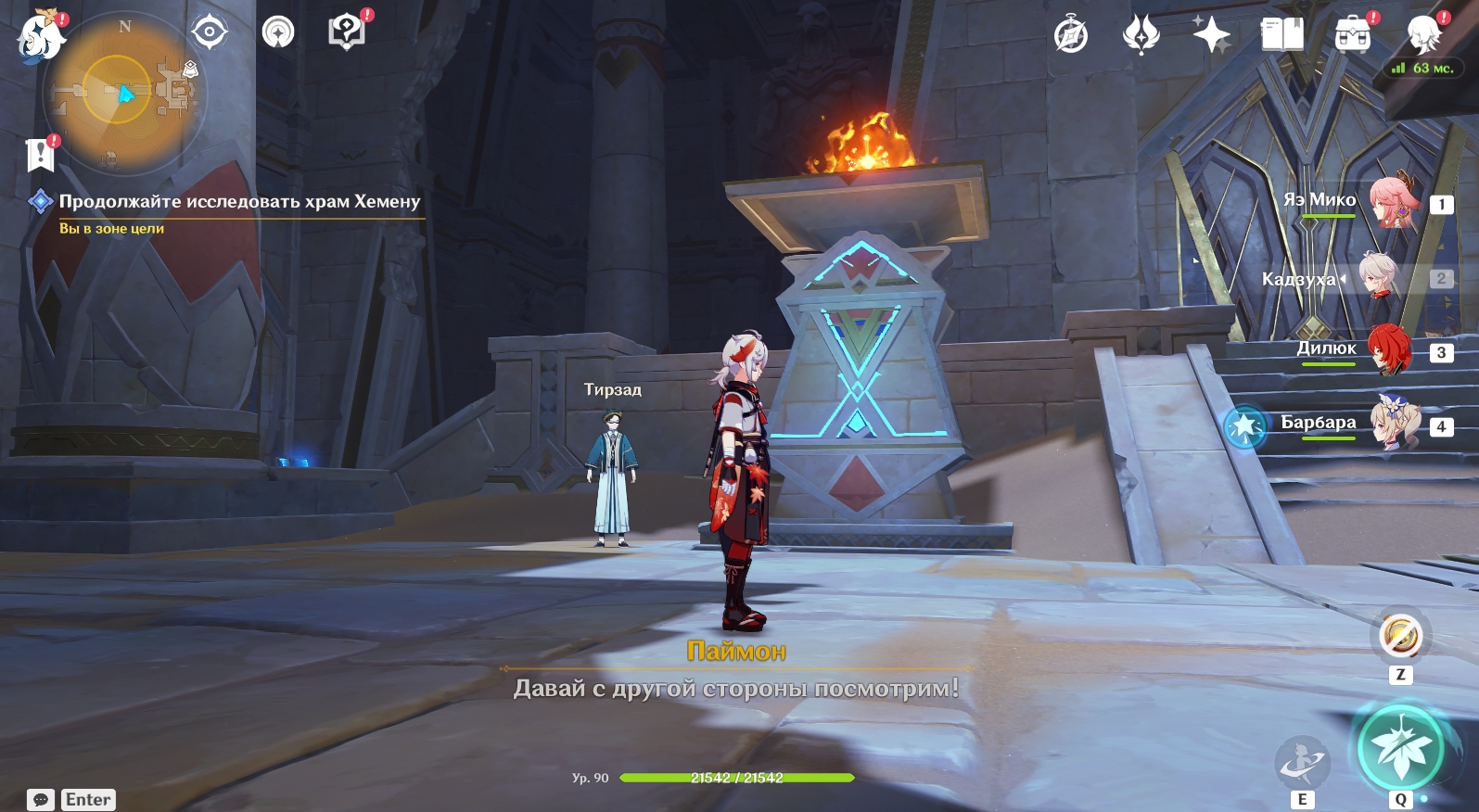The height and width of the screenshot is (812, 1479).
Task: Select the tracked quest about храм Хемену
Action: pyautogui.click(x=239, y=202)
